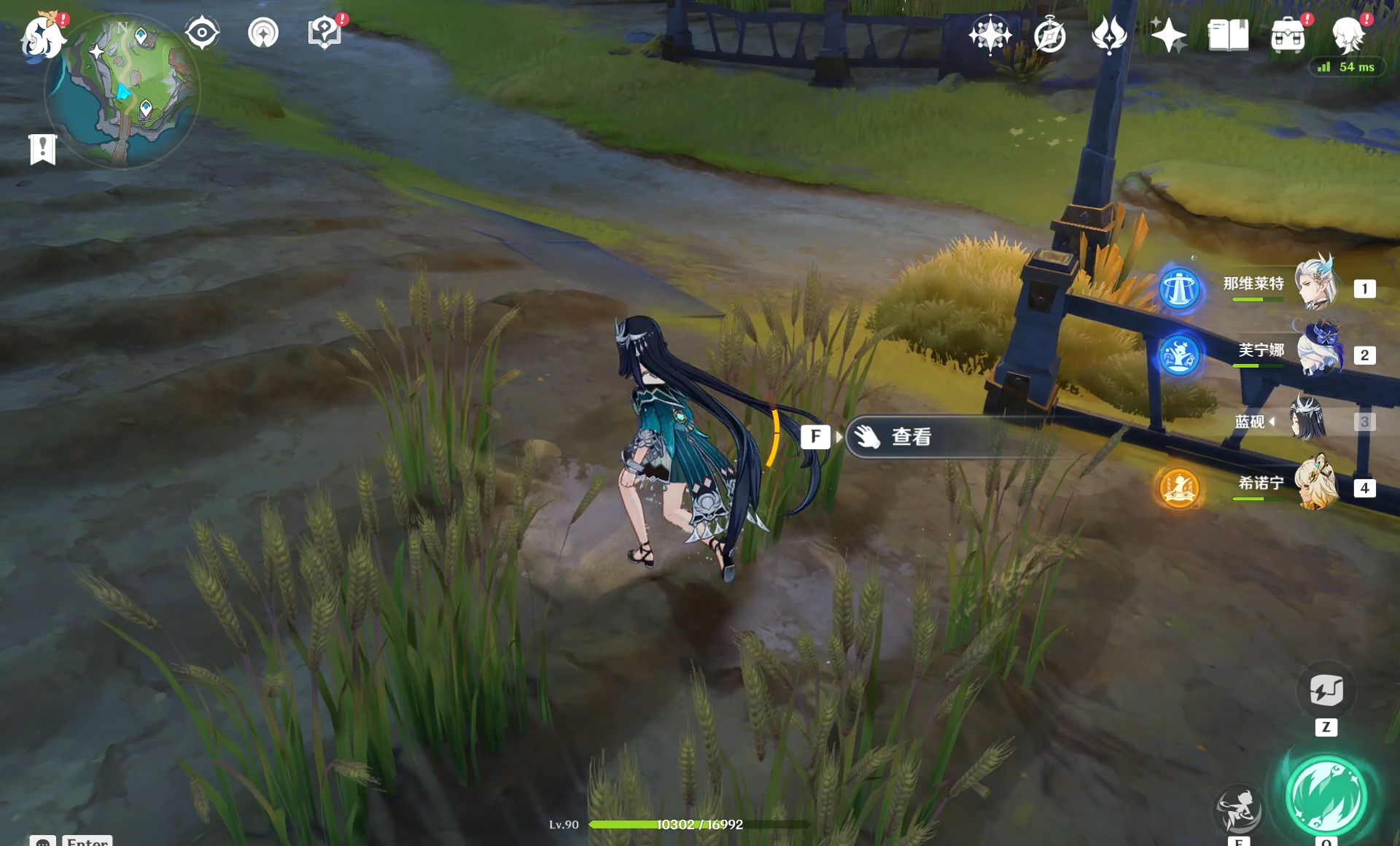Use the elemental skill icon
The height and width of the screenshot is (846, 1400).
[x=1238, y=810]
